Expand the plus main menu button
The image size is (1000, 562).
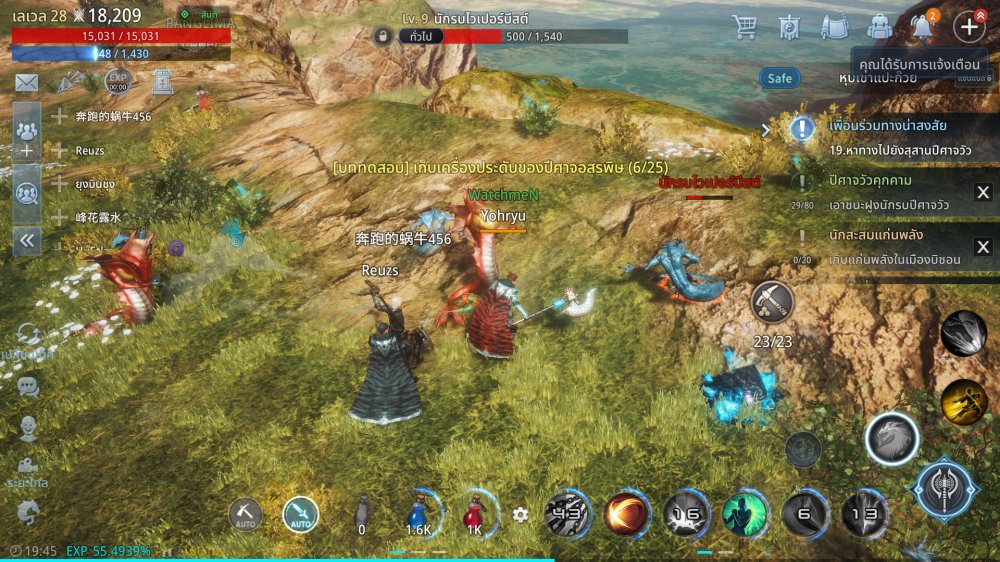[x=969, y=27]
